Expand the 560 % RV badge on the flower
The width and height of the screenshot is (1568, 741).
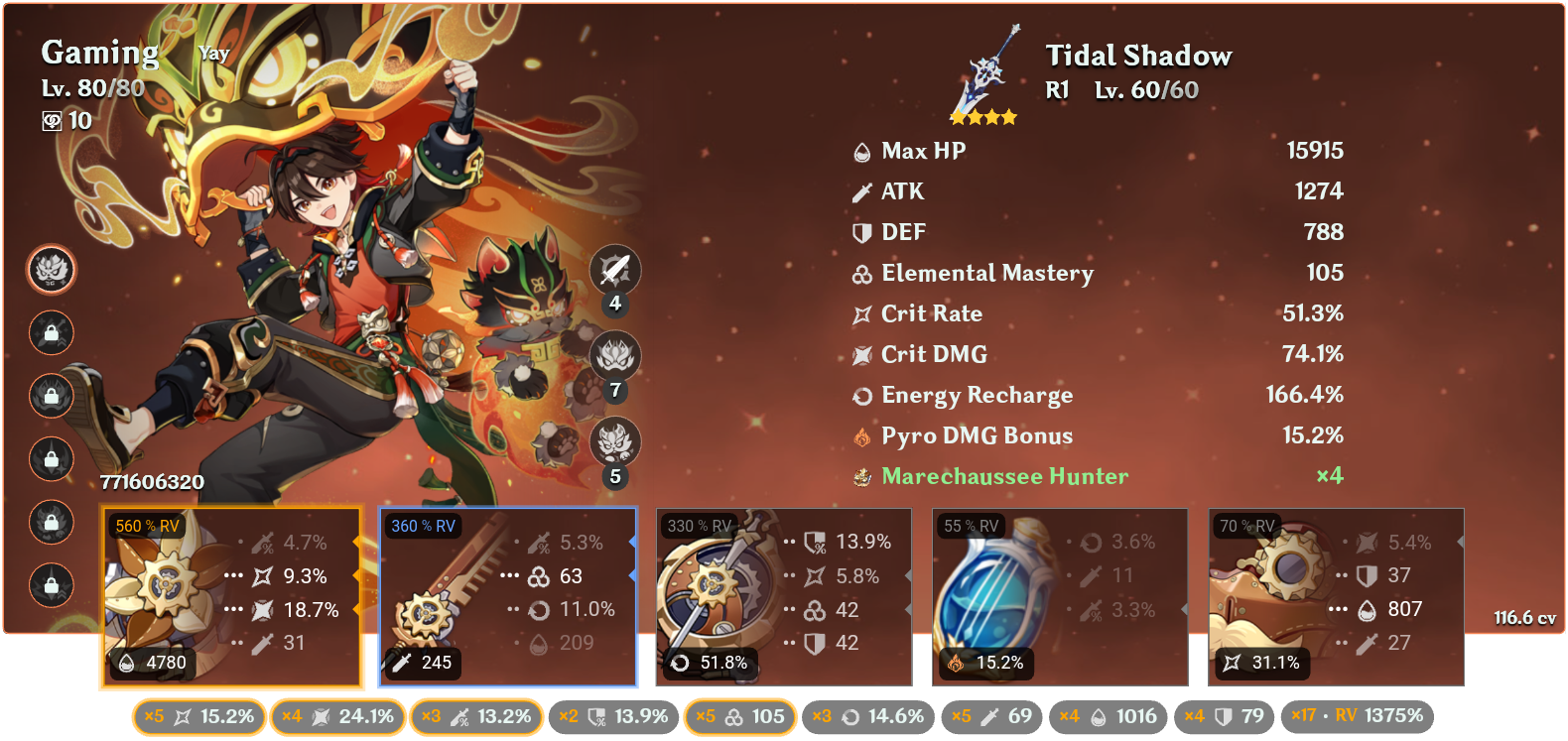tap(147, 526)
